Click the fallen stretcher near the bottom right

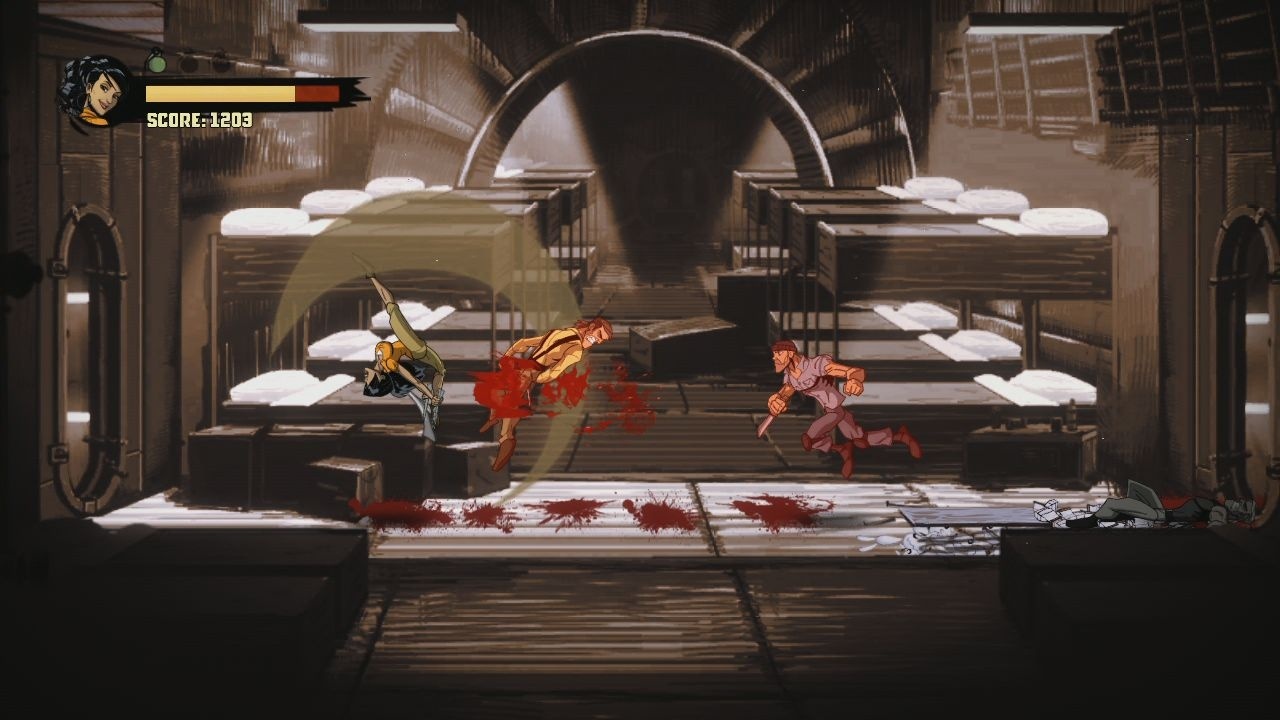pyautogui.click(x=970, y=520)
